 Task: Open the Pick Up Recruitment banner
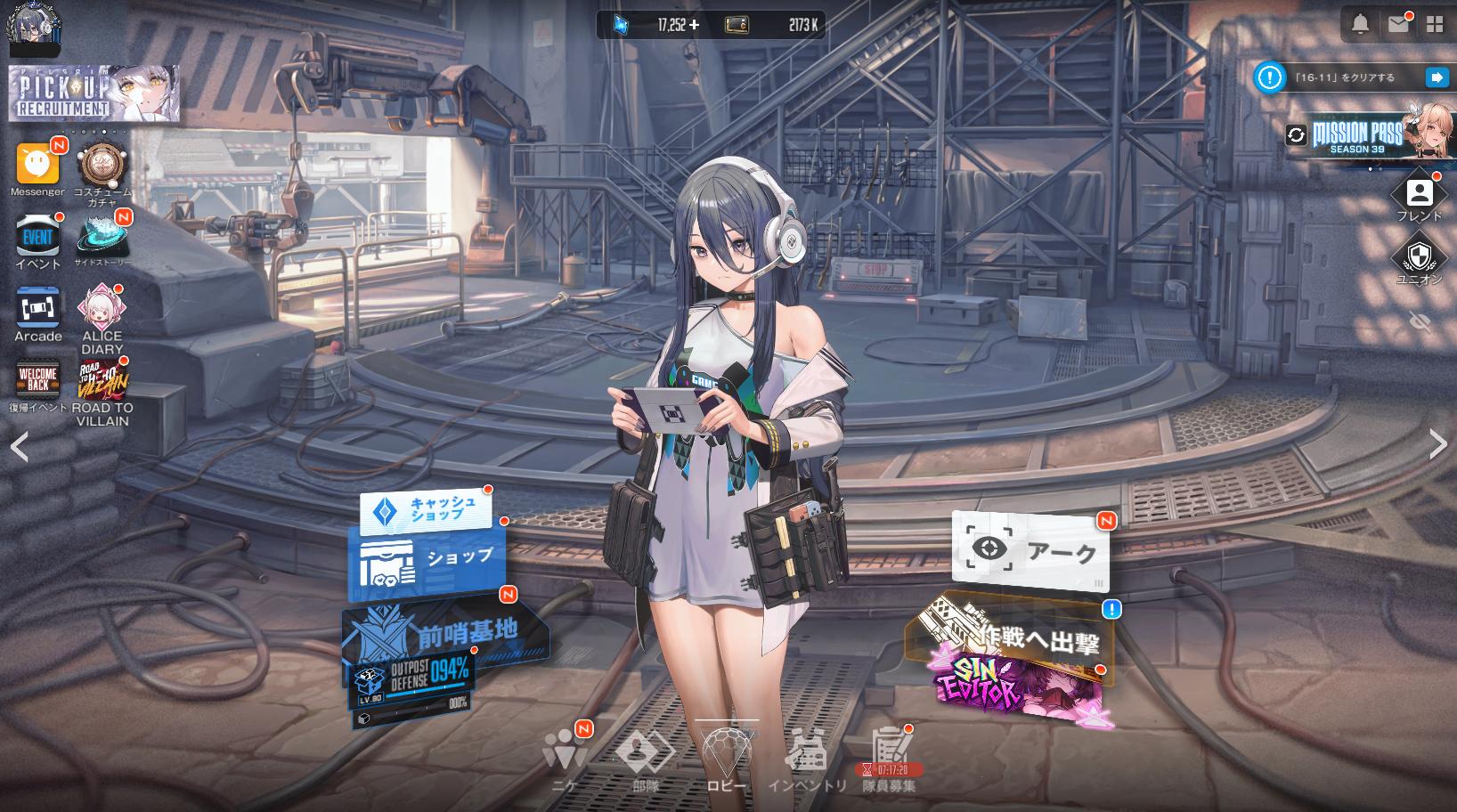point(94,93)
